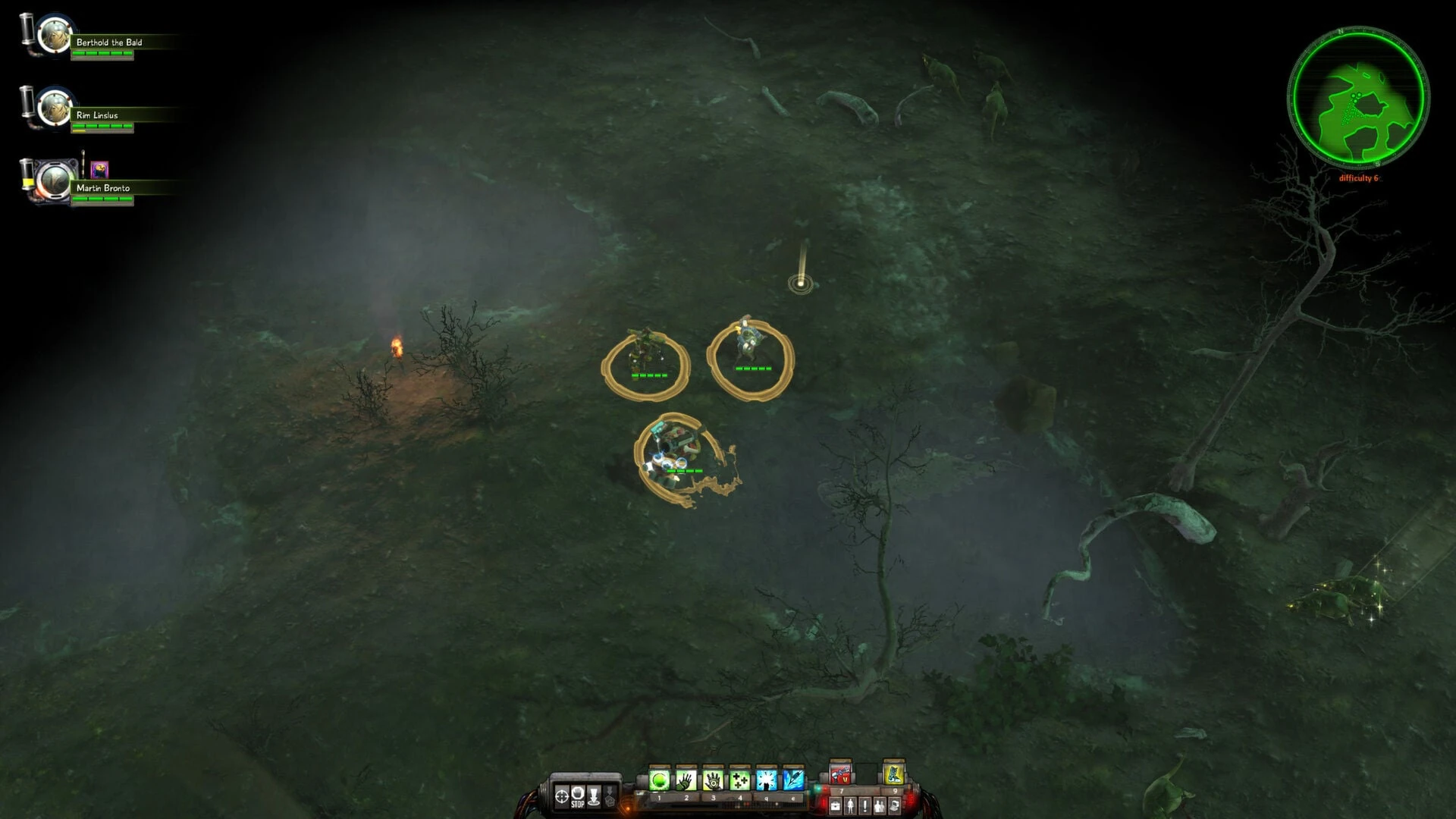
Task: Click the STOP command button
Action: tap(578, 795)
